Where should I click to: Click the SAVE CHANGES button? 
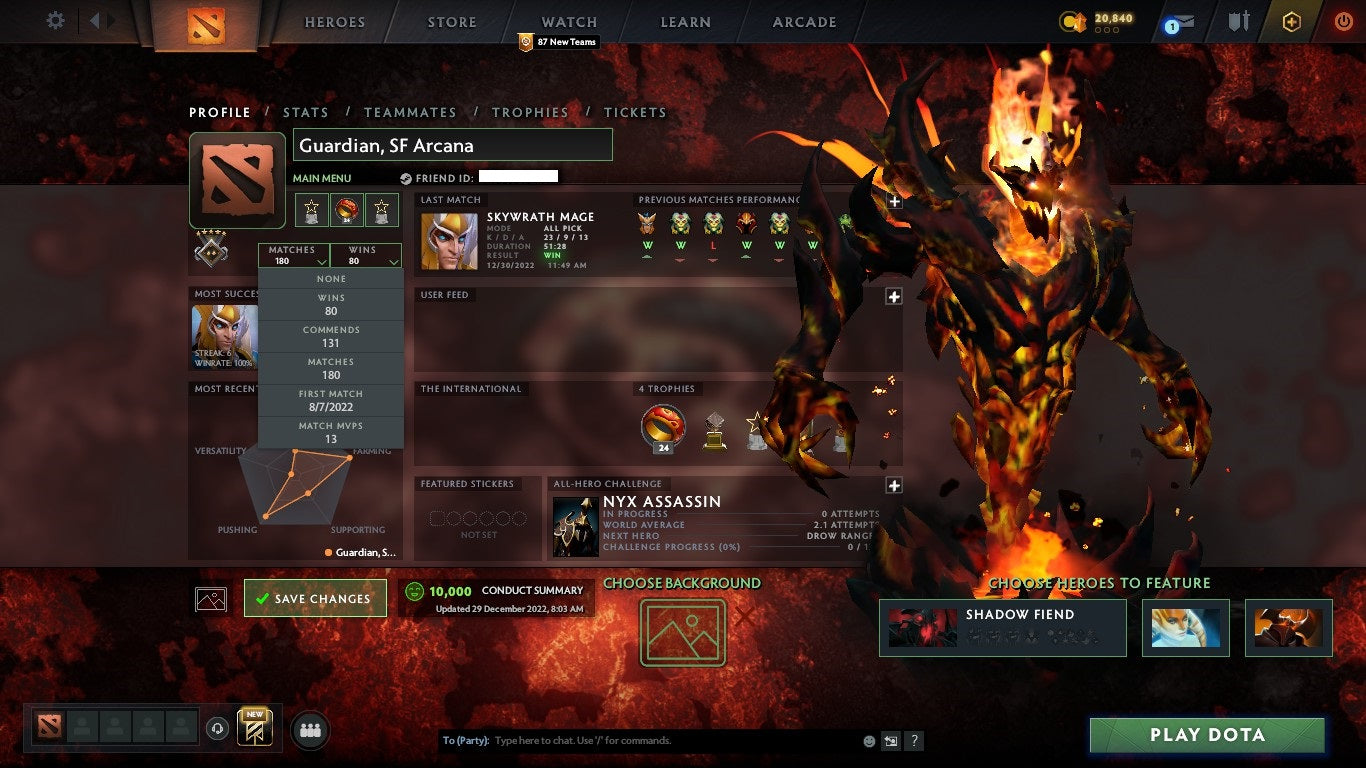pyautogui.click(x=315, y=598)
